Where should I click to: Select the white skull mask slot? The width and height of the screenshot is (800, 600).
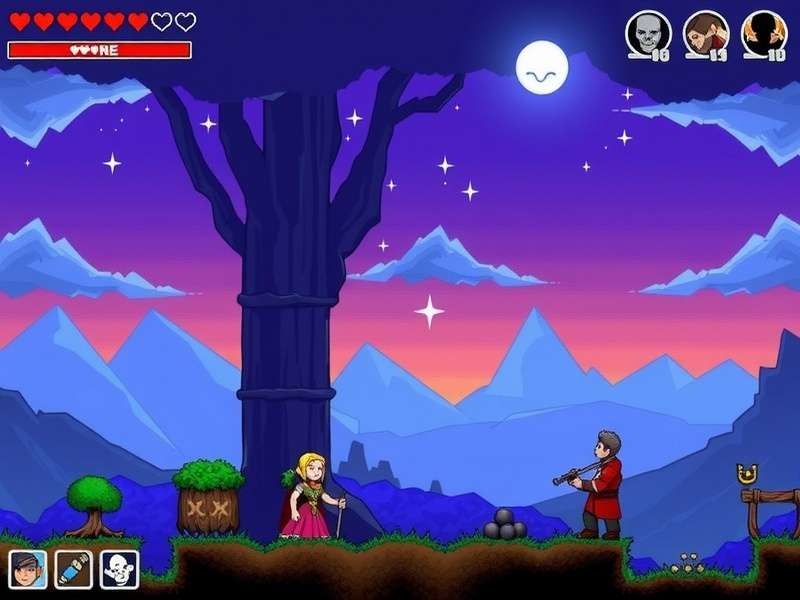119,569
